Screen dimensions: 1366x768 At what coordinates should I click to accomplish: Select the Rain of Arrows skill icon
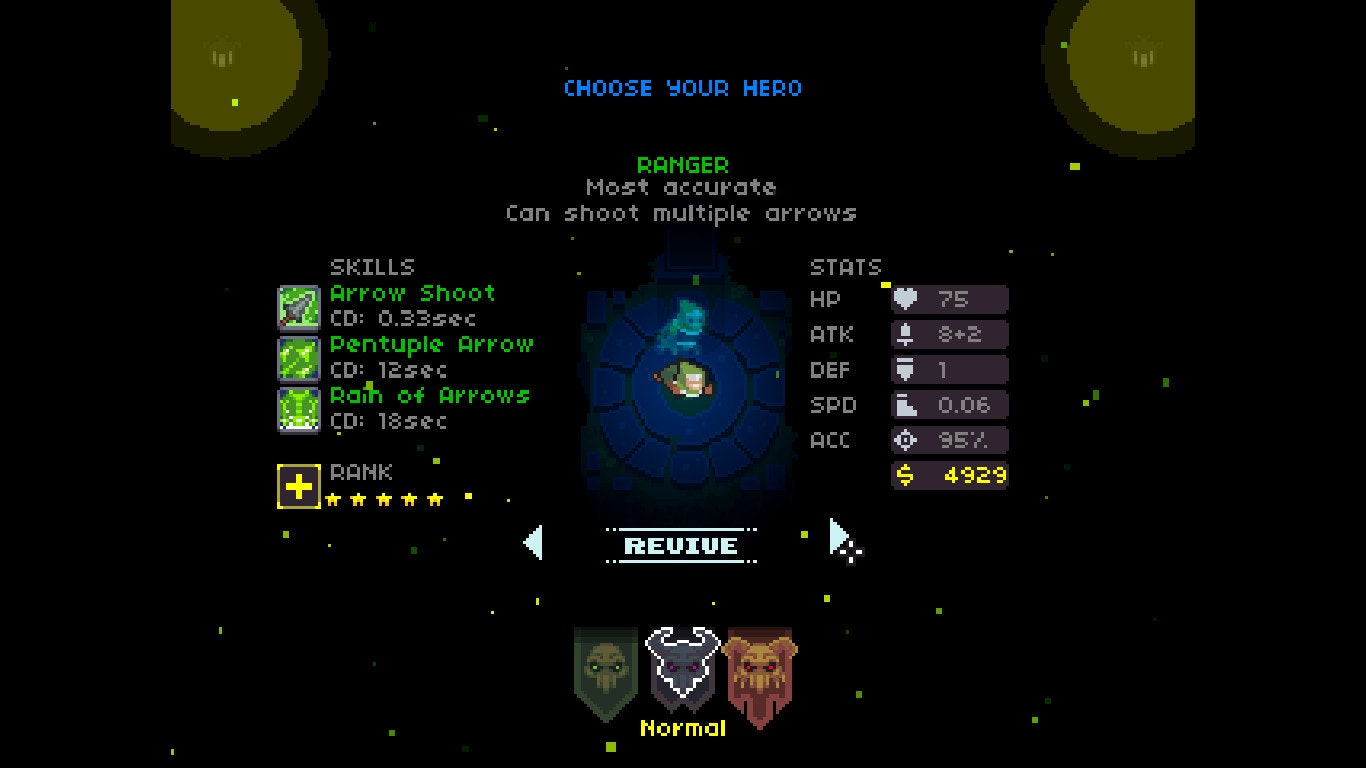click(x=299, y=407)
